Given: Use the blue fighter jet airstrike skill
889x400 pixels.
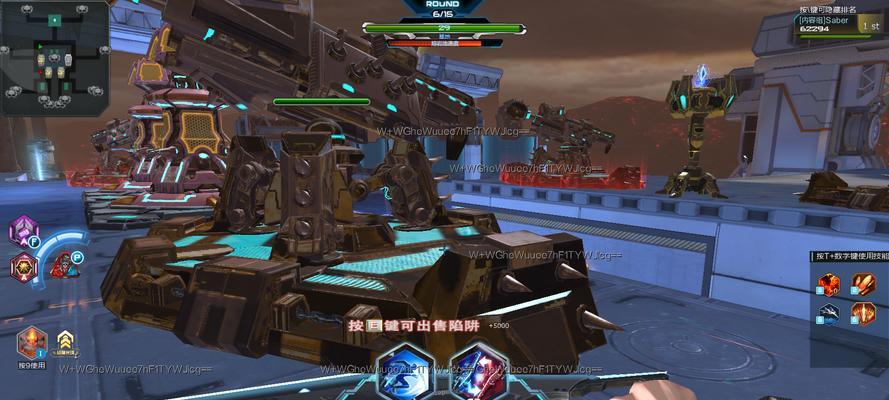Looking at the screenshot, I should [x=830, y=314].
